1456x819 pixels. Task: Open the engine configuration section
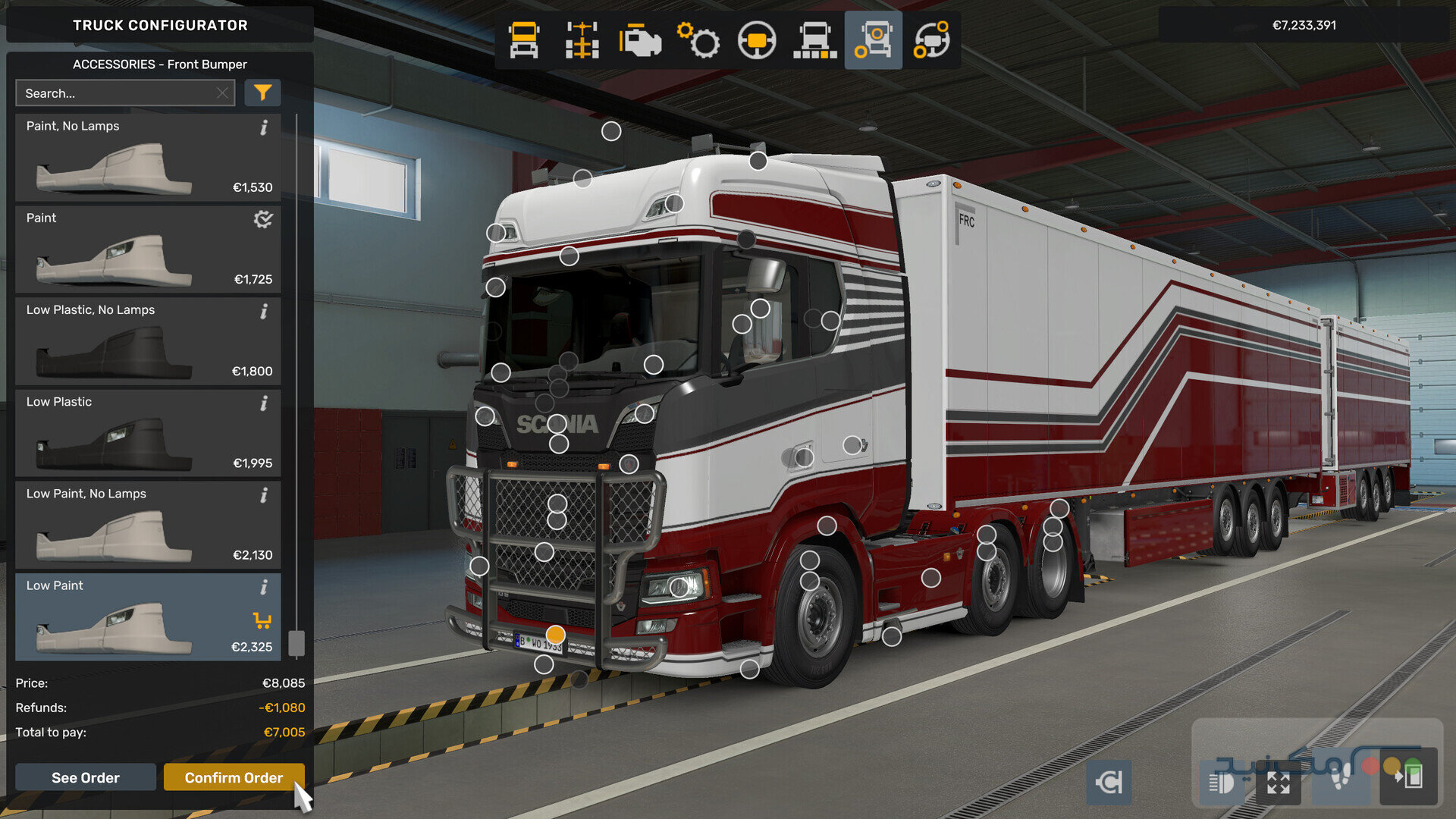(639, 40)
